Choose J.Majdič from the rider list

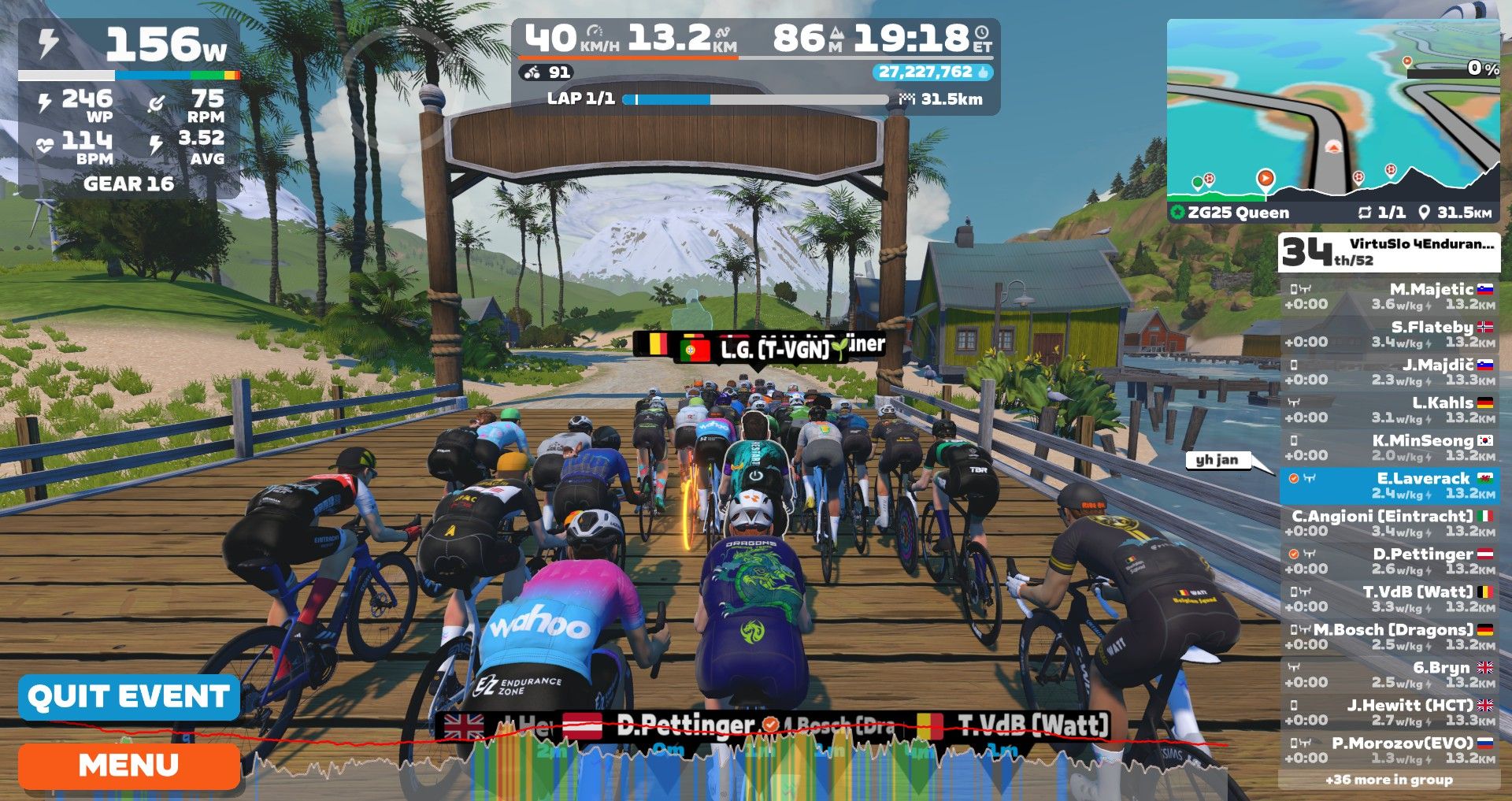click(1389, 372)
